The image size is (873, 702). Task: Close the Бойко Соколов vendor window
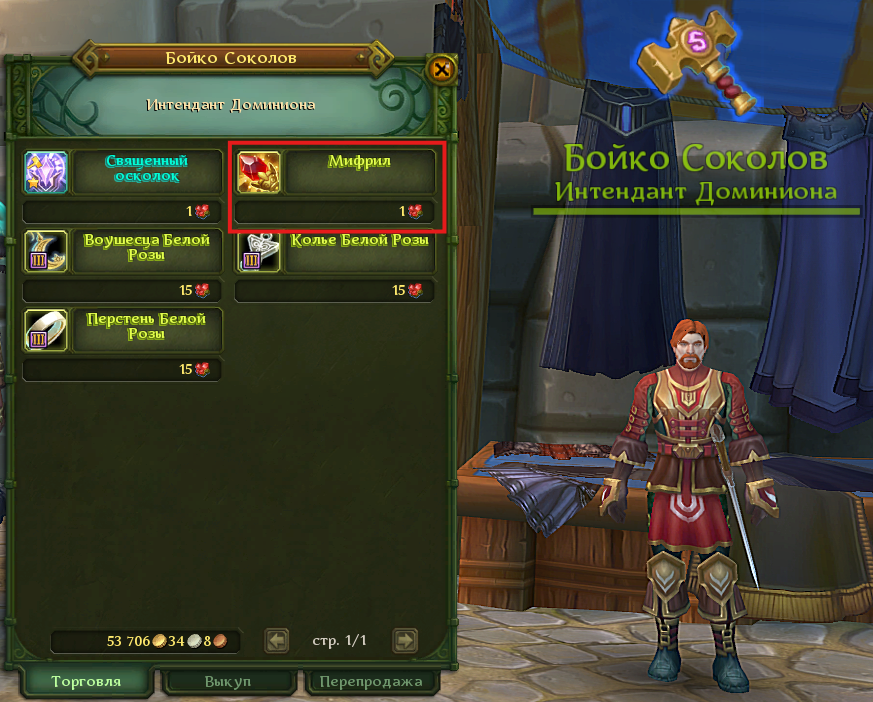point(441,69)
